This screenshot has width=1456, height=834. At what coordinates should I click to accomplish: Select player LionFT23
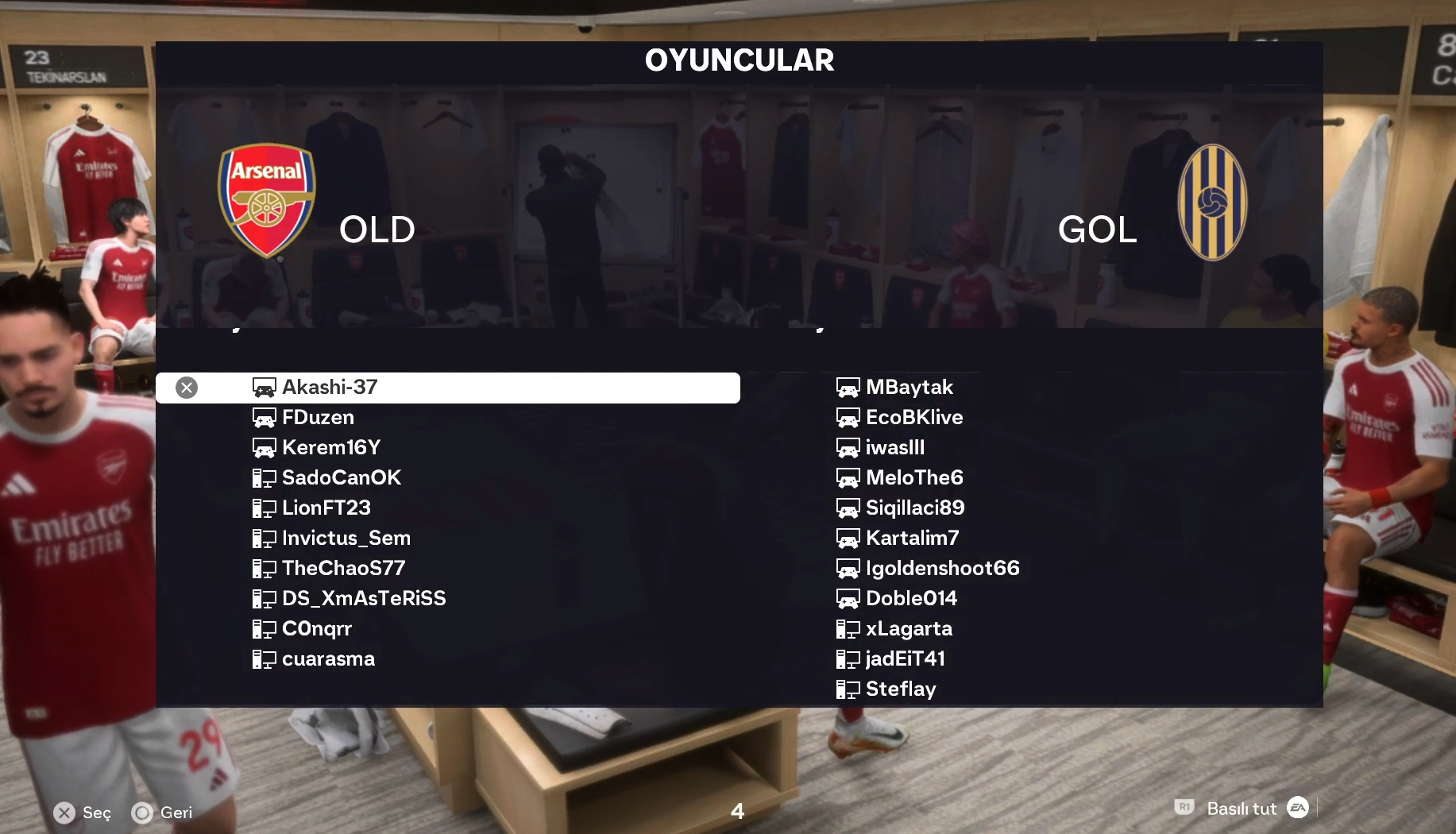tap(326, 508)
